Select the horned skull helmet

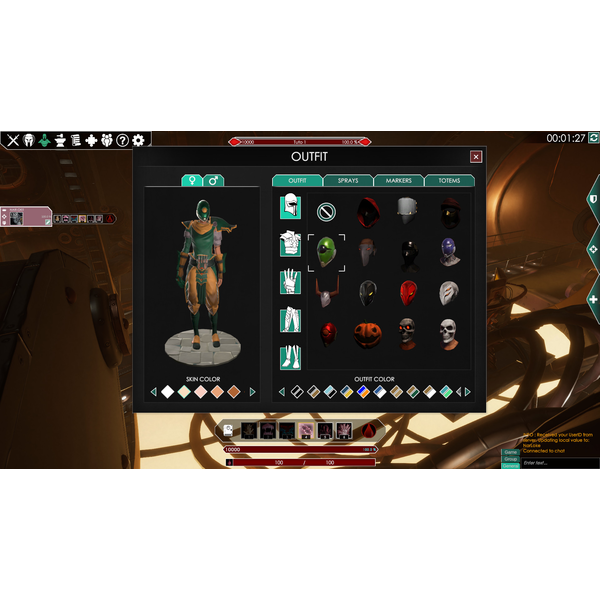(326, 293)
